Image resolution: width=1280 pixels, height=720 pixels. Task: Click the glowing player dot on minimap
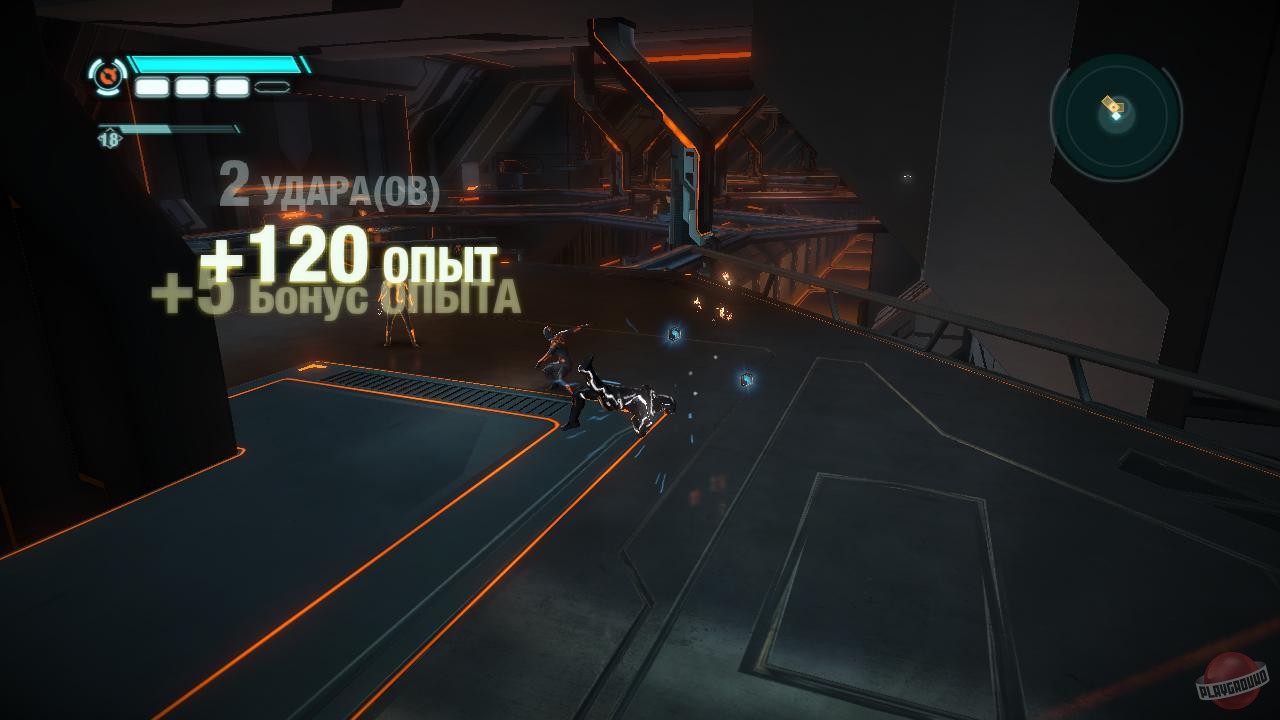click(1117, 116)
